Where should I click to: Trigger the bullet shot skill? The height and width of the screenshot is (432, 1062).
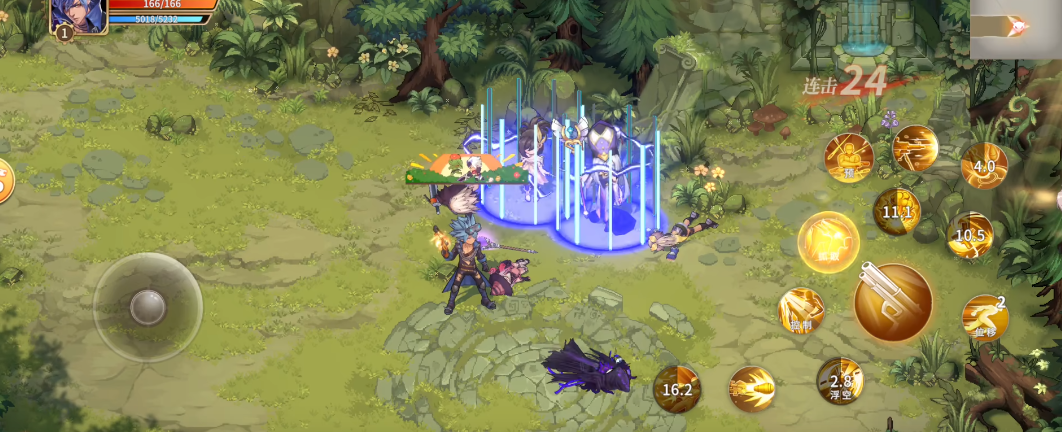(751, 389)
